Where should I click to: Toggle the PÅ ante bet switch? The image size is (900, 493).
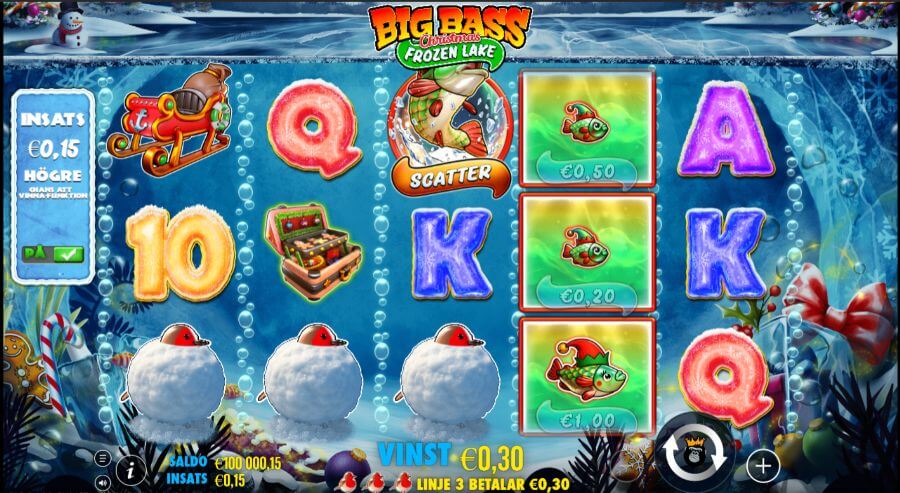pyautogui.click(x=53, y=255)
